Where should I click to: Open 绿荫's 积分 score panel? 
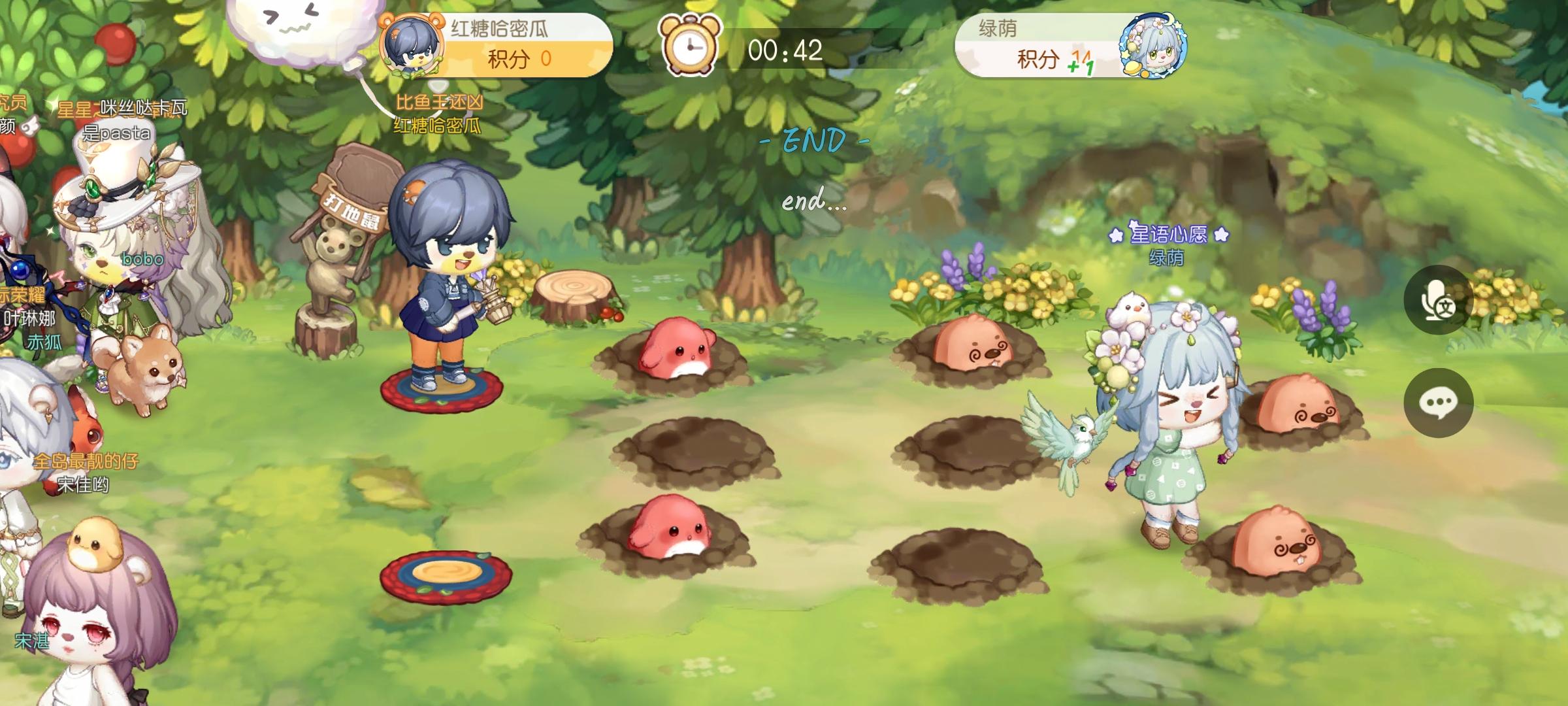[1045, 59]
